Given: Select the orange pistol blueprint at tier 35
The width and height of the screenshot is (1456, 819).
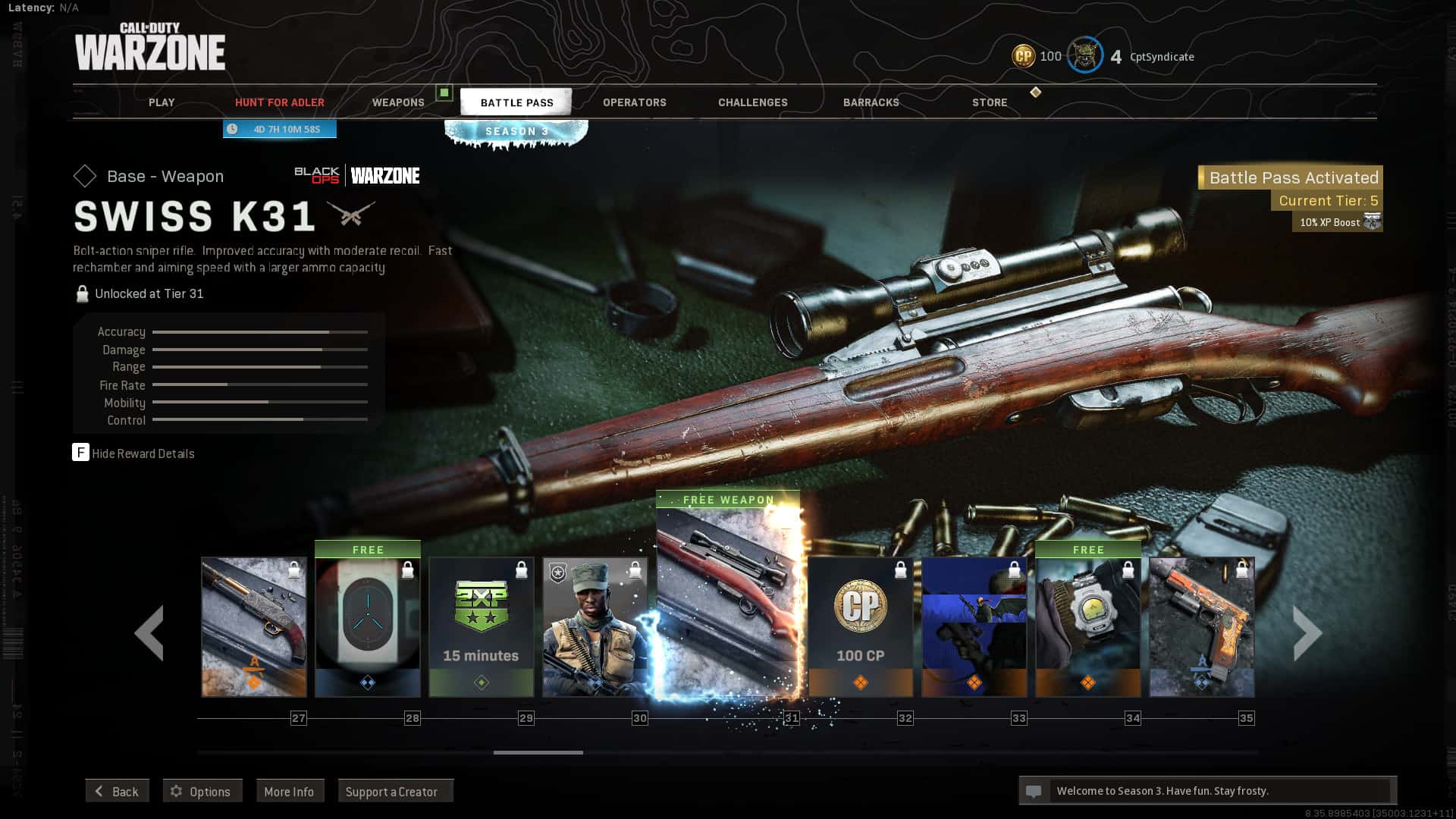Looking at the screenshot, I should point(1202,626).
